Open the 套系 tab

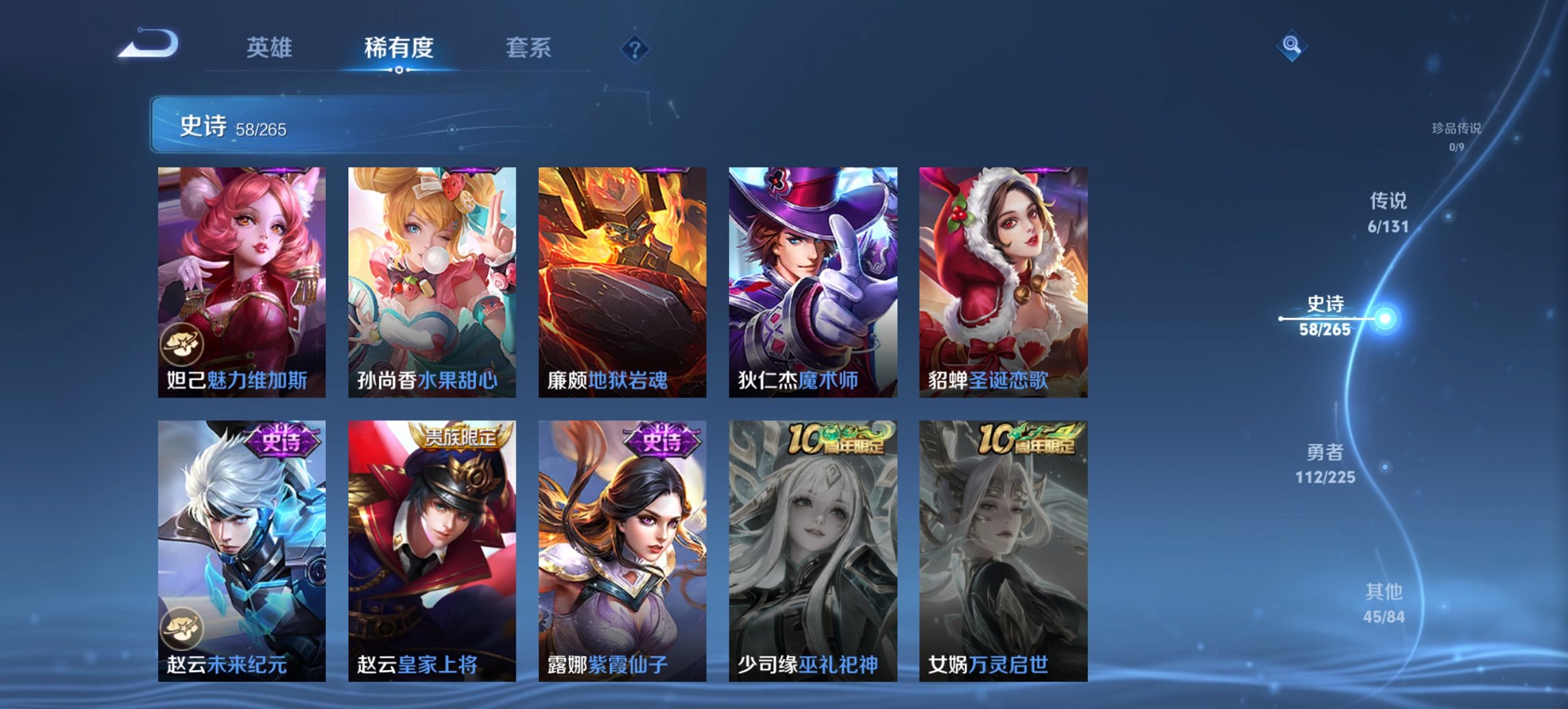[x=528, y=49]
